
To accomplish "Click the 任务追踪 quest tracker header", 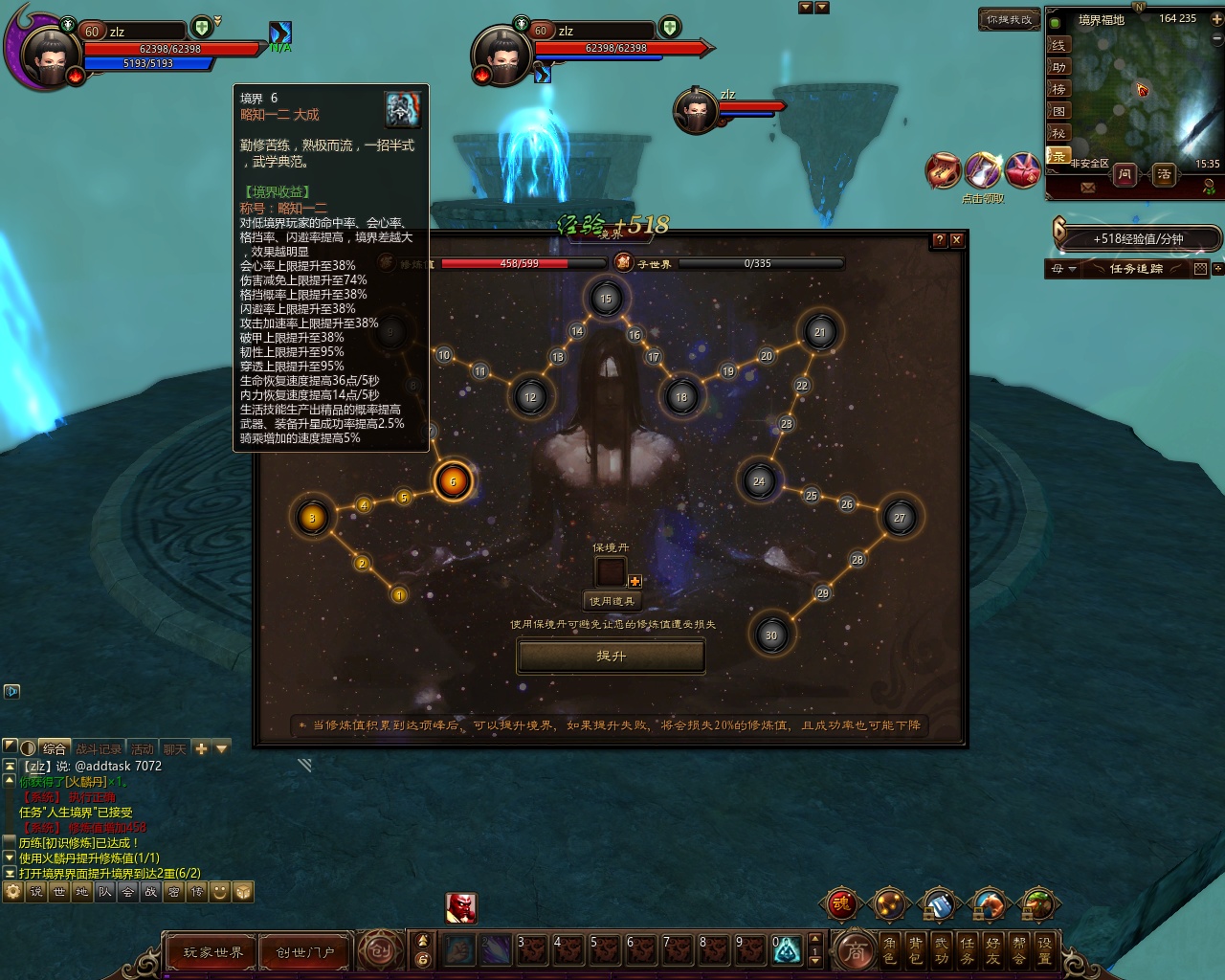I will click(x=1136, y=269).
